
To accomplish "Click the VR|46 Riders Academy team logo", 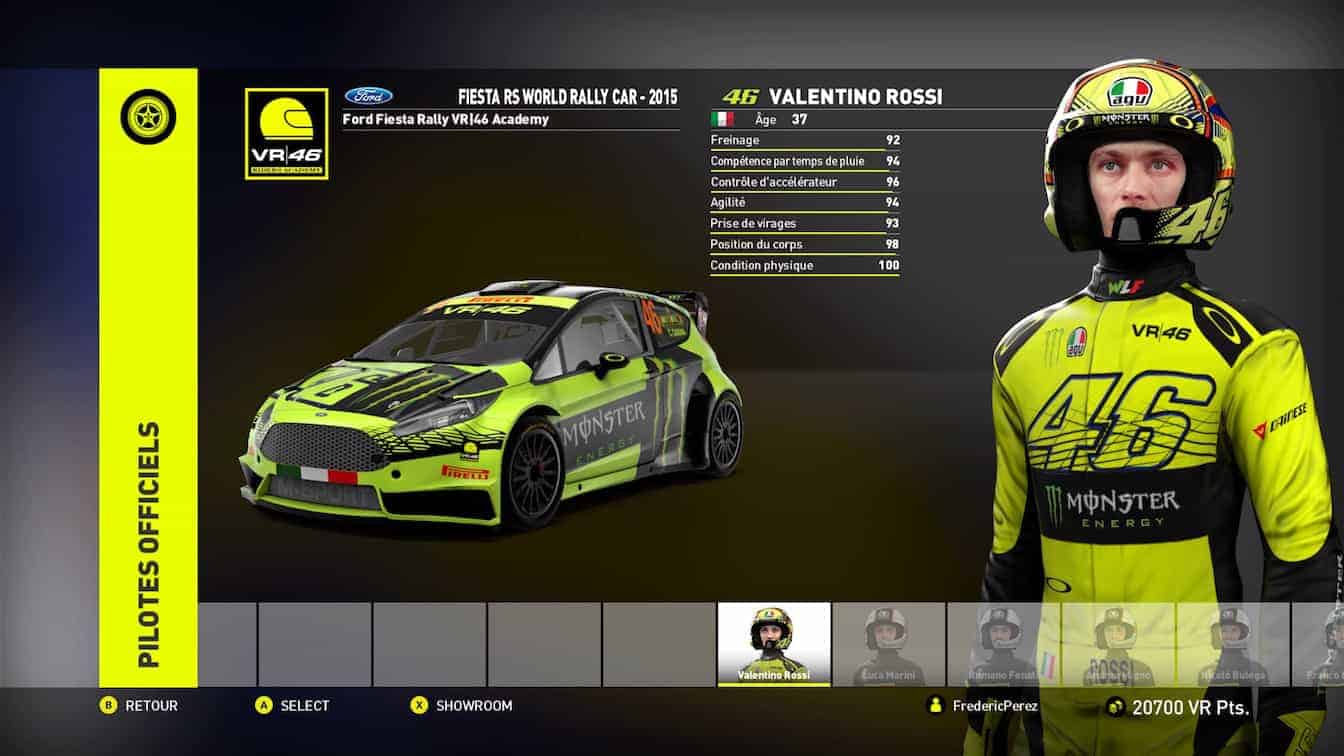I will click(x=286, y=134).
